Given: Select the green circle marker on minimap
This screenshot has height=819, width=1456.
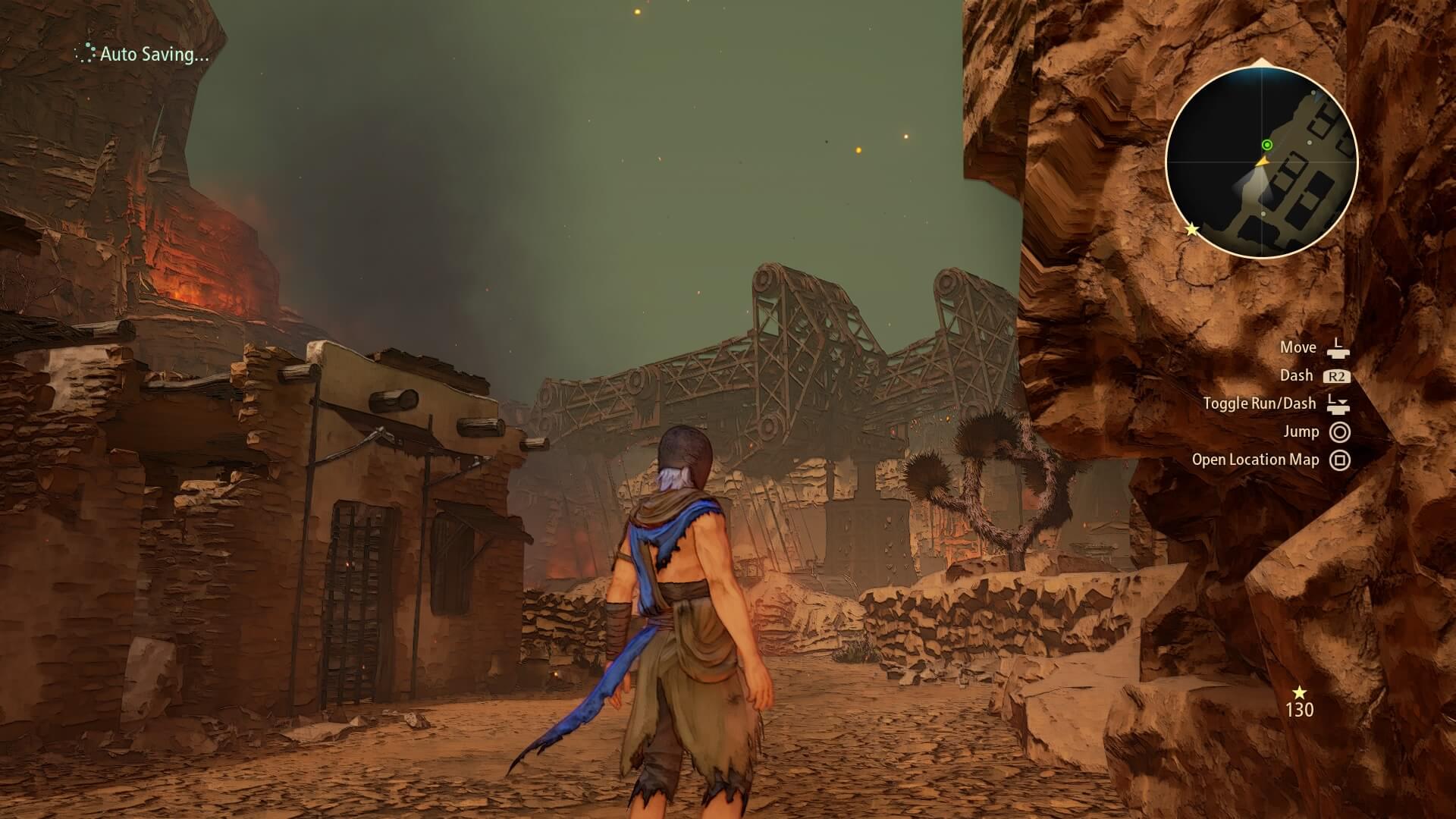Looking at the screenshot, I should (x=1266, y=145).
